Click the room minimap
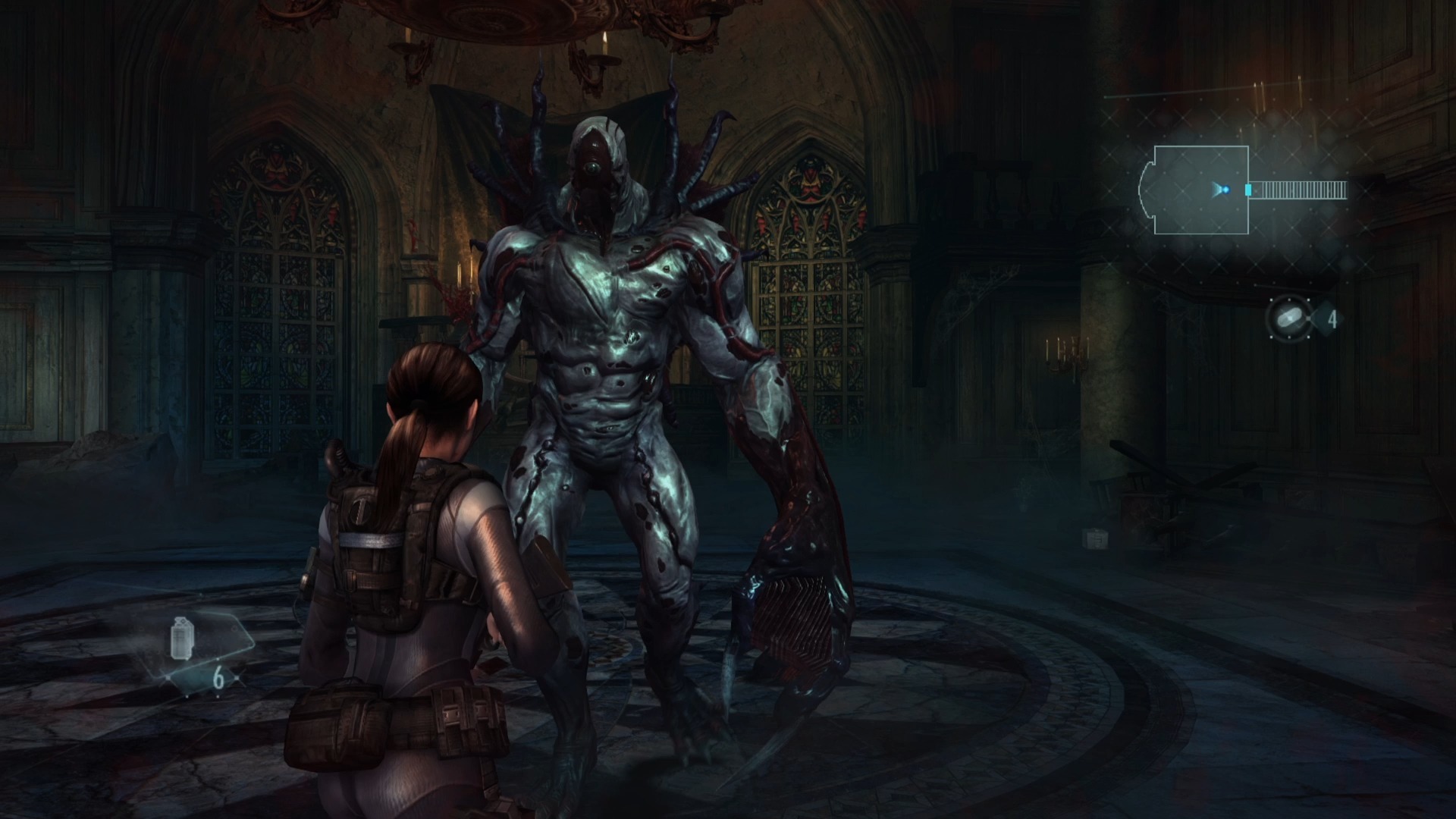 point(1242,190)
